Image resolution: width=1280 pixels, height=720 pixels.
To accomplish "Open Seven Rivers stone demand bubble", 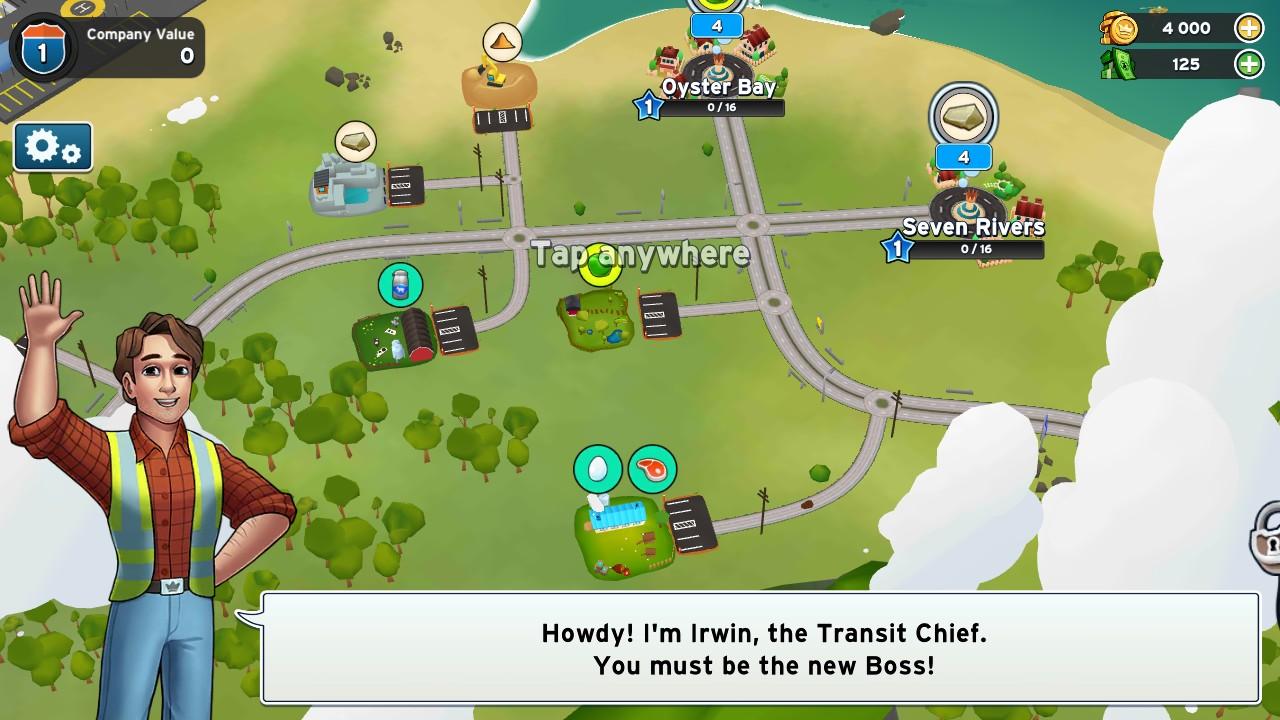I will [x=963, y=116].
